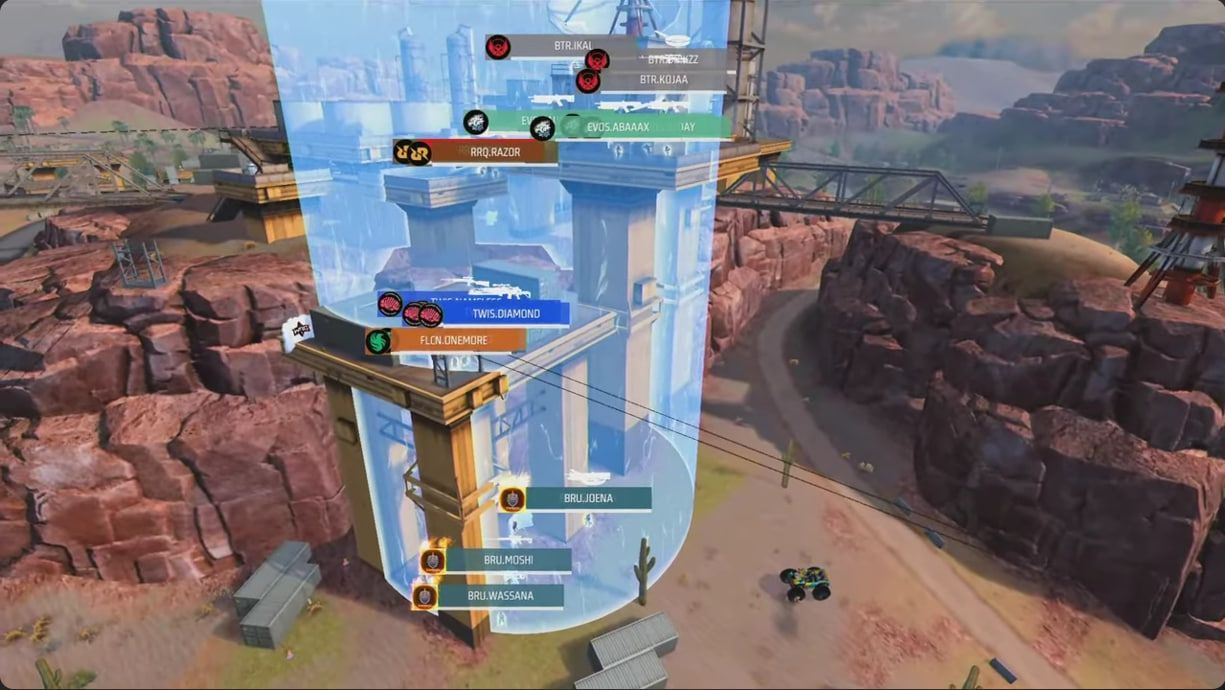This screenshot has width=1225, height=690.
Task: Choose the BRU.WASSANA player name tag
Action: [x=500, y=596]
